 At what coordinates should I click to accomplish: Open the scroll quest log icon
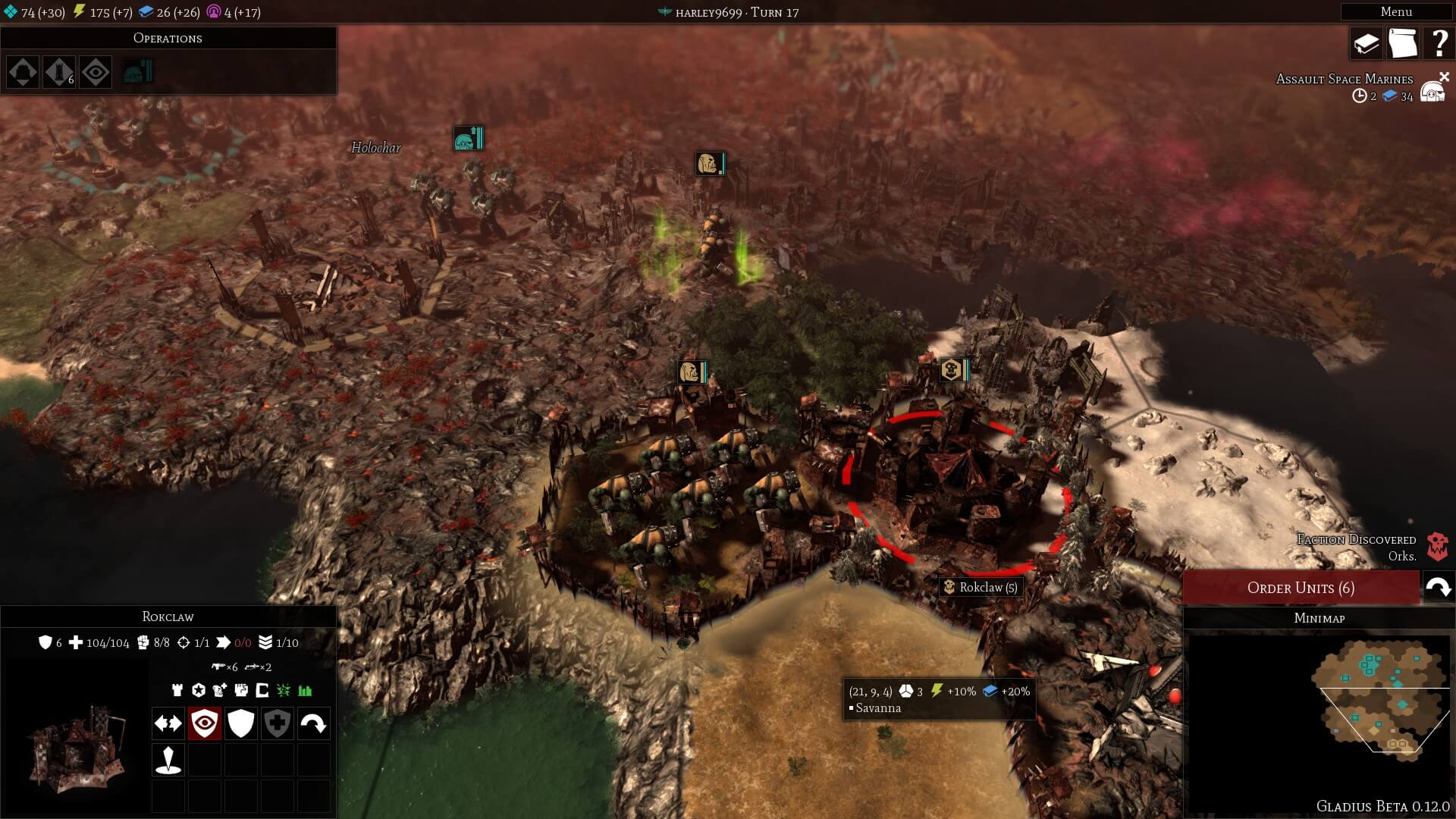tap(1402, 44)
